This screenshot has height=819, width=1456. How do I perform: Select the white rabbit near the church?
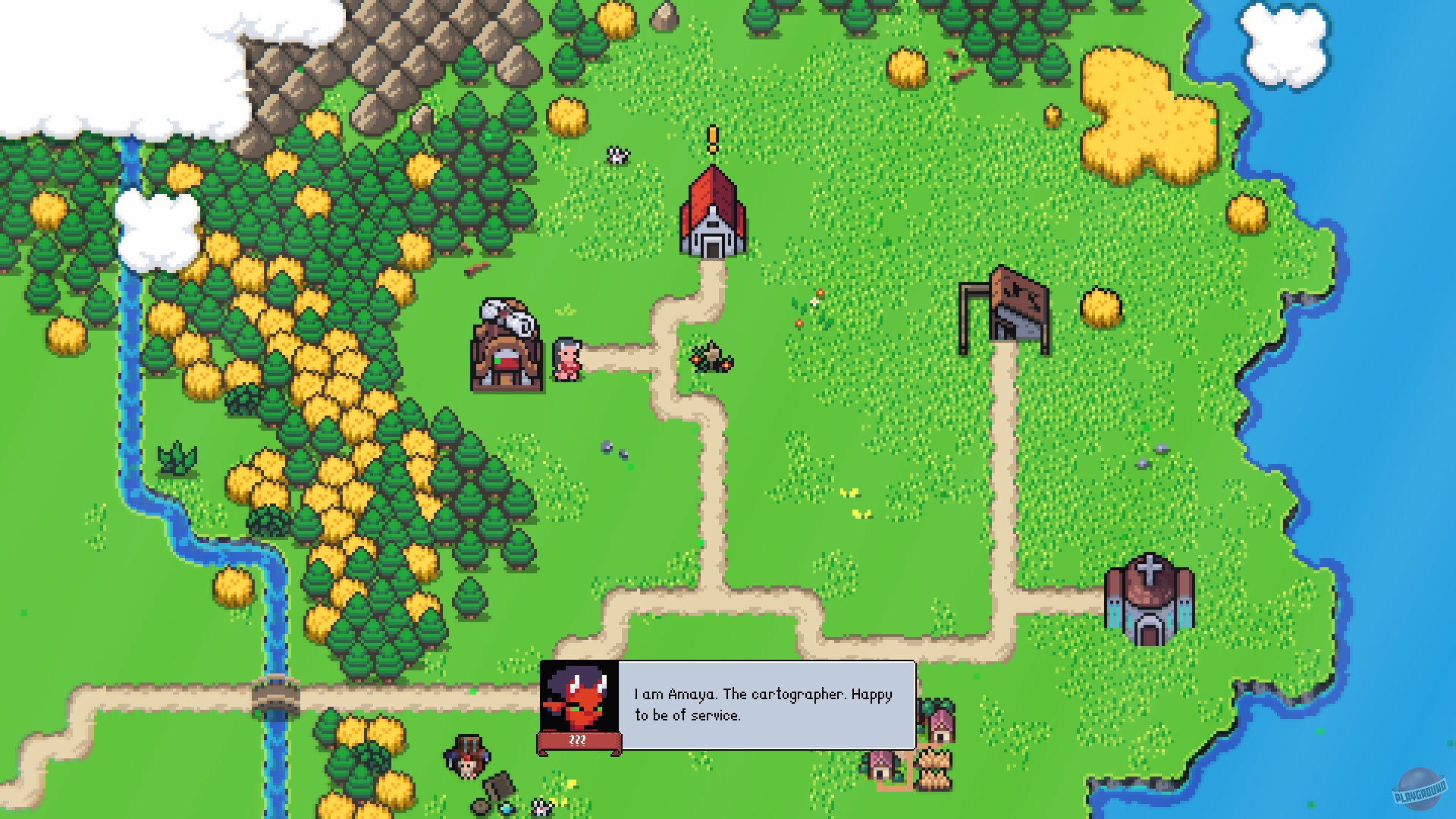pyautogui.click(x=618, y=155)
